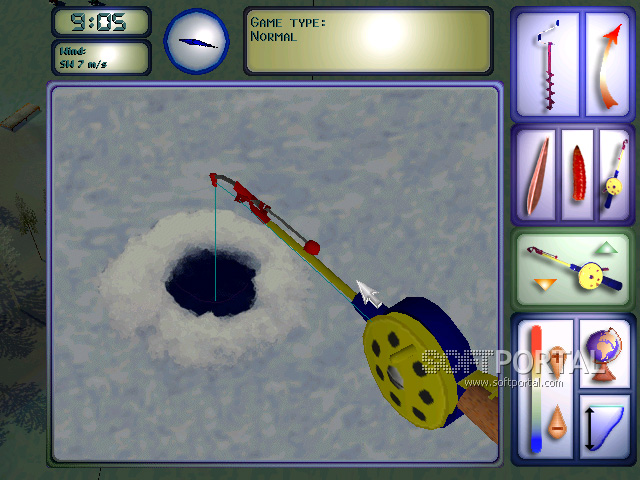
Task: Select the ice auger drill tool
Action: [x=546, y=63]
